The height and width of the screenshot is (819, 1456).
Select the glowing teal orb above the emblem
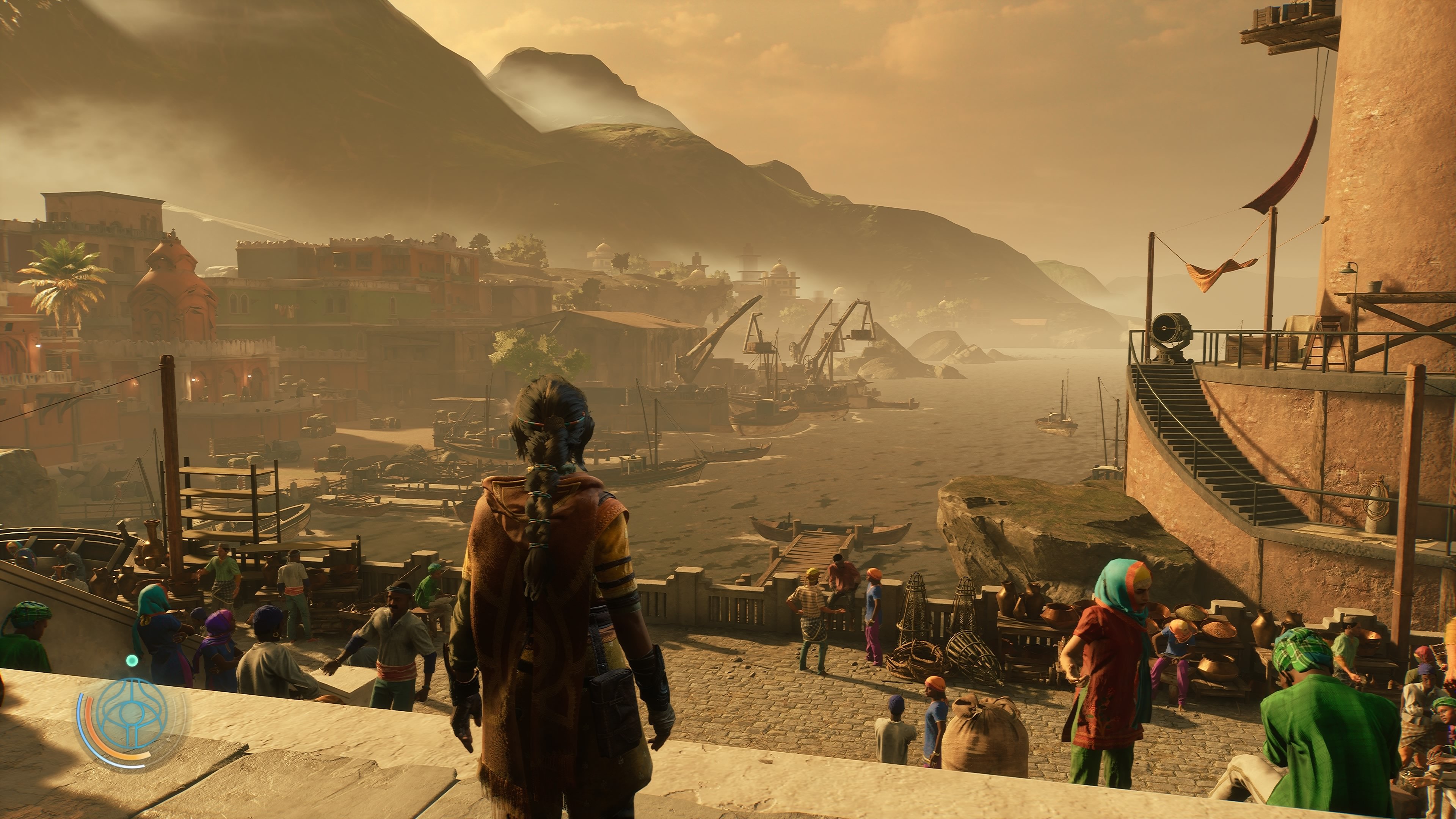click(132, 660)
